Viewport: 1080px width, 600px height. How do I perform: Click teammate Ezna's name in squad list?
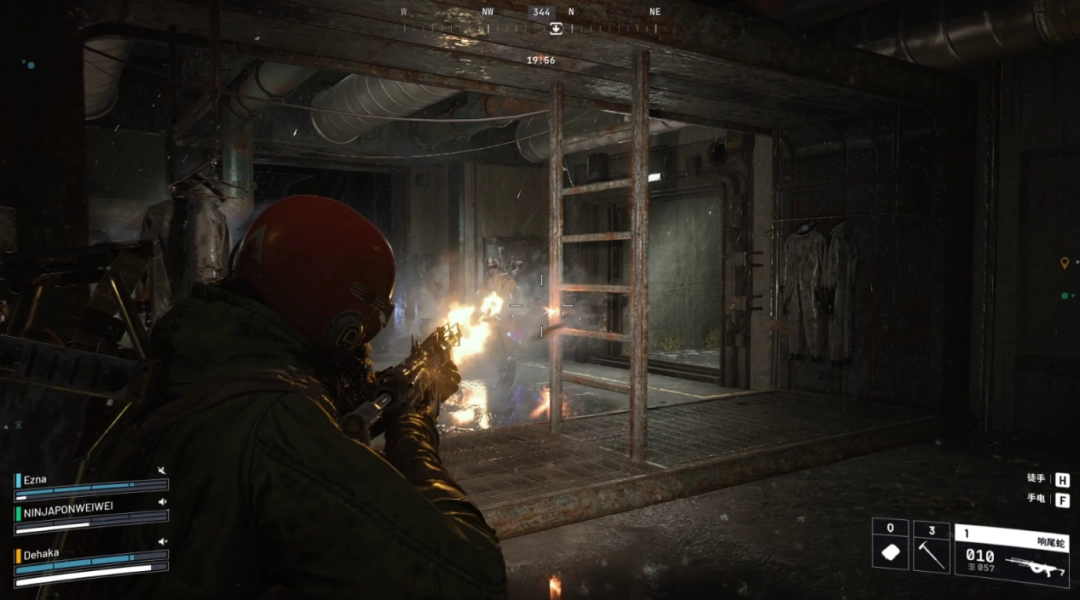(x=36, y=480)
